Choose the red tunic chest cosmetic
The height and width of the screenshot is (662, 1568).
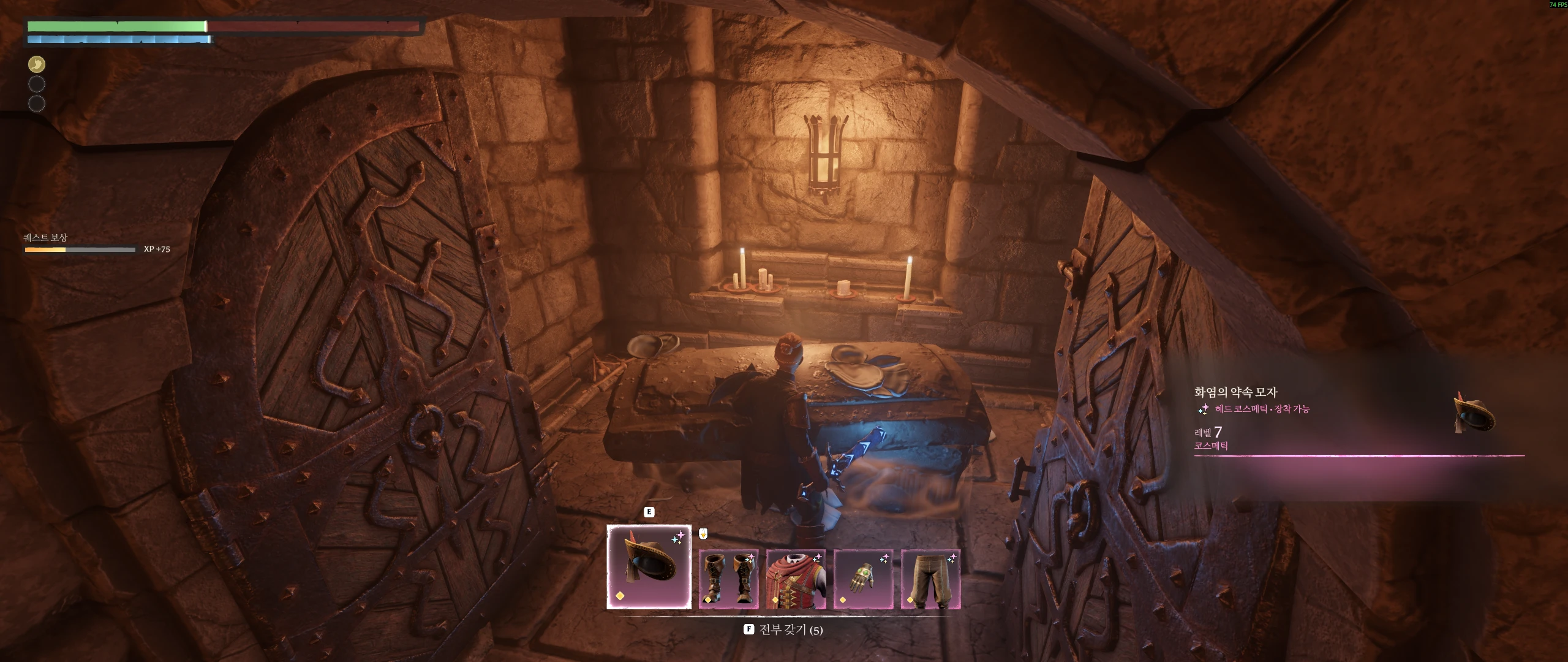[x=796, y=579]
